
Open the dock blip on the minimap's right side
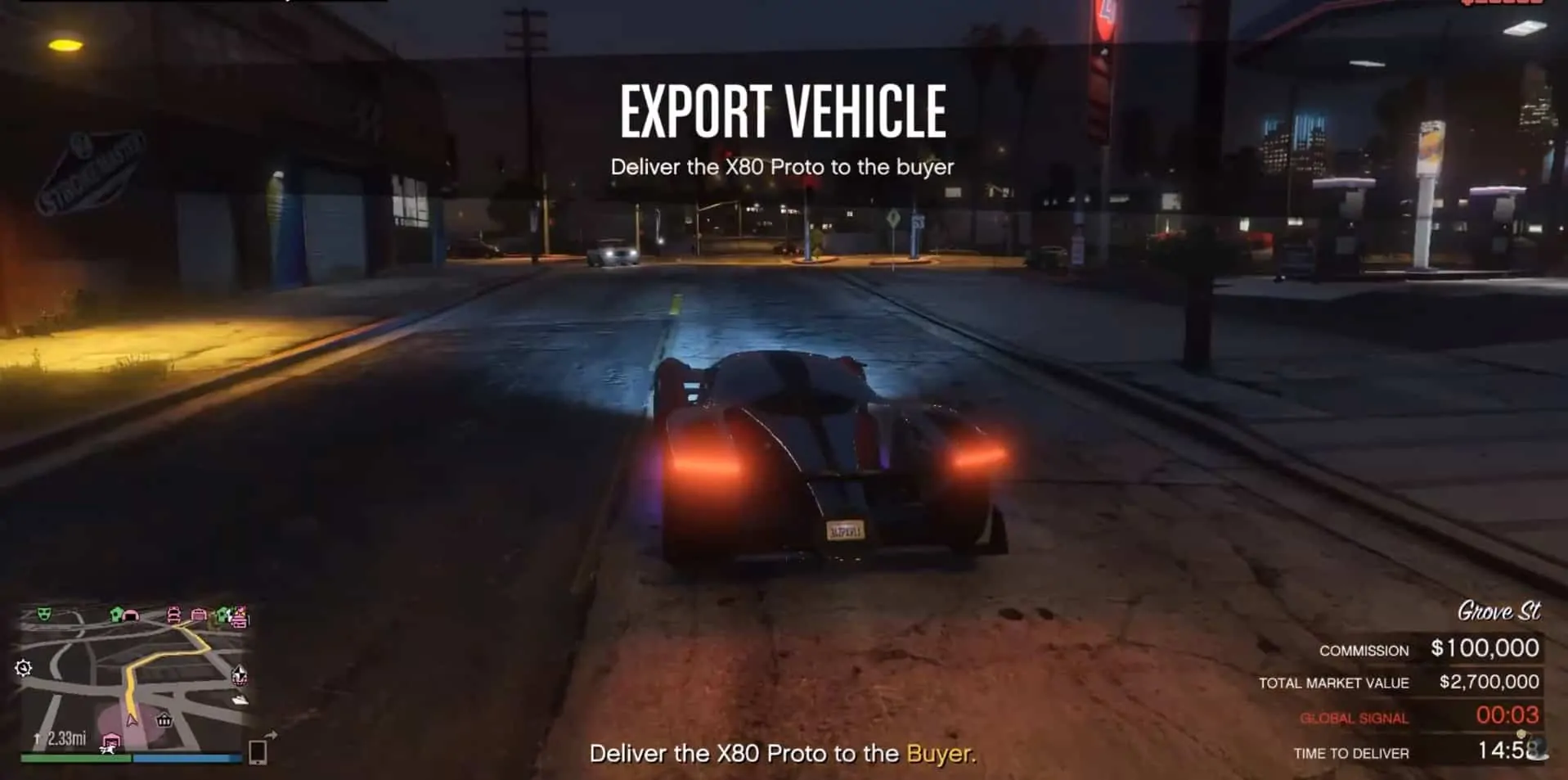click(x=240, y=698)
